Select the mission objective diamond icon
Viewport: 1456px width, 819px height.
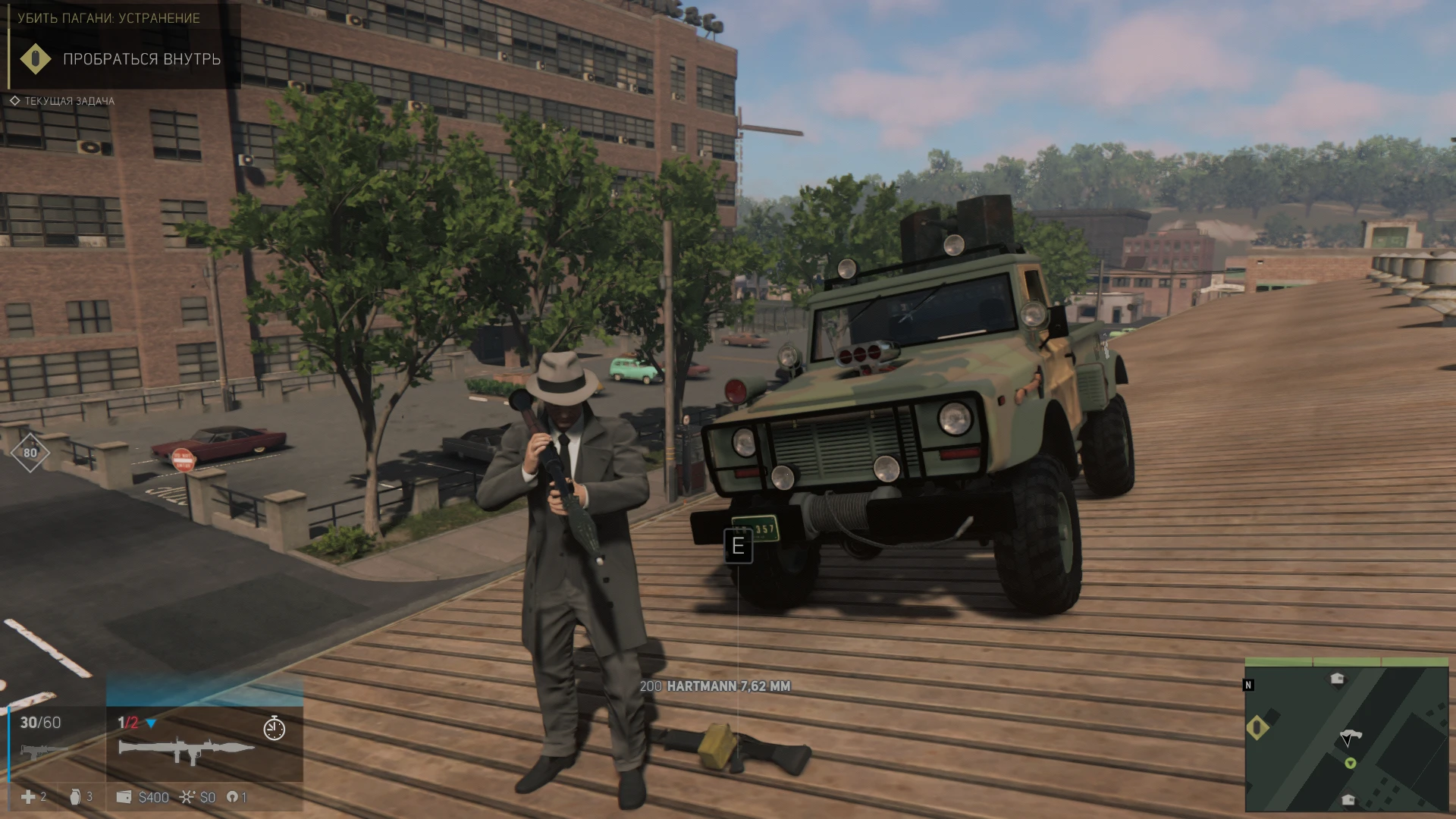coord(34,58)
